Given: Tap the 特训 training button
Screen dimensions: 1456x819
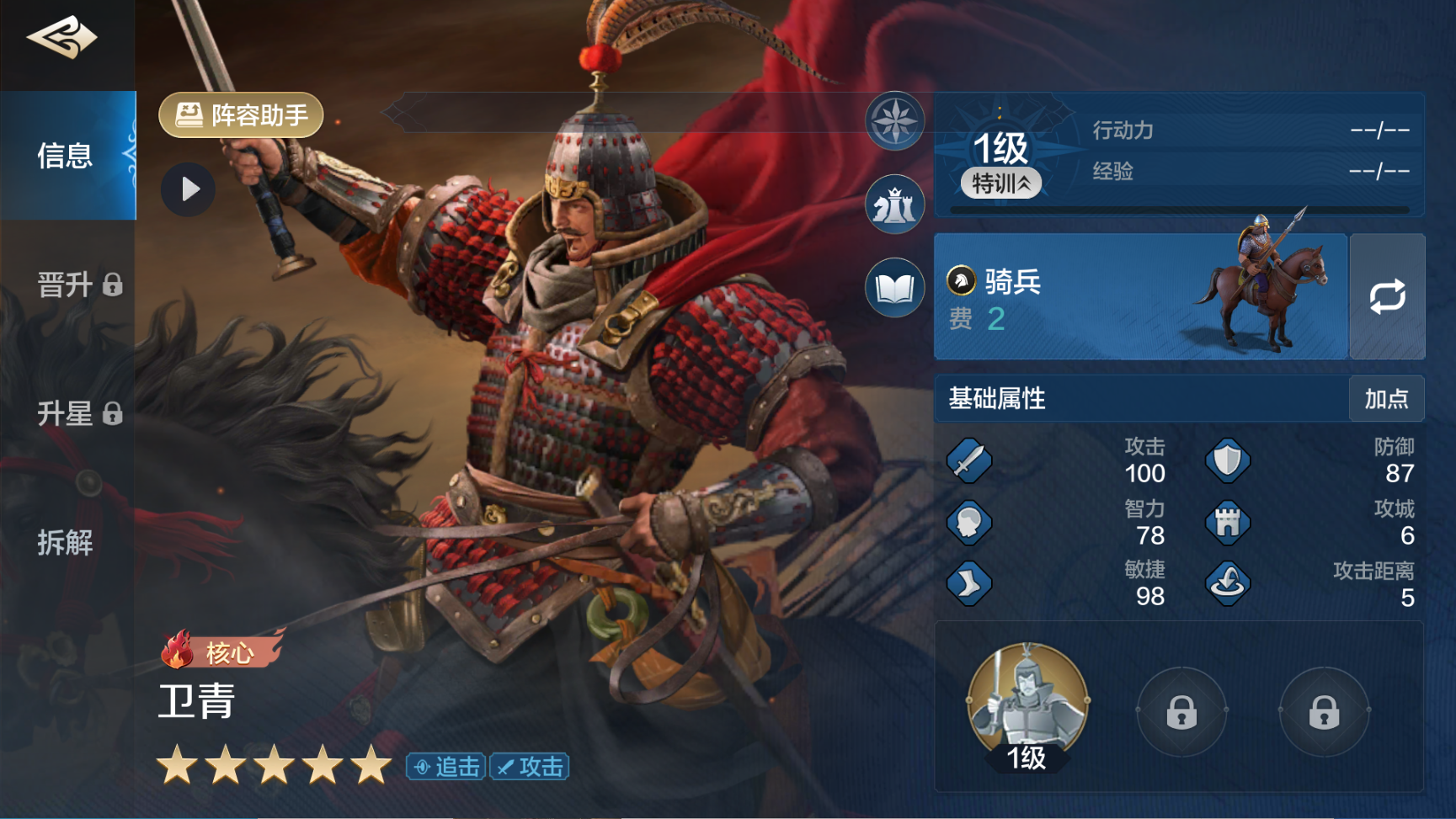Looking at the screenshot, I should (x=1001, y=183).
